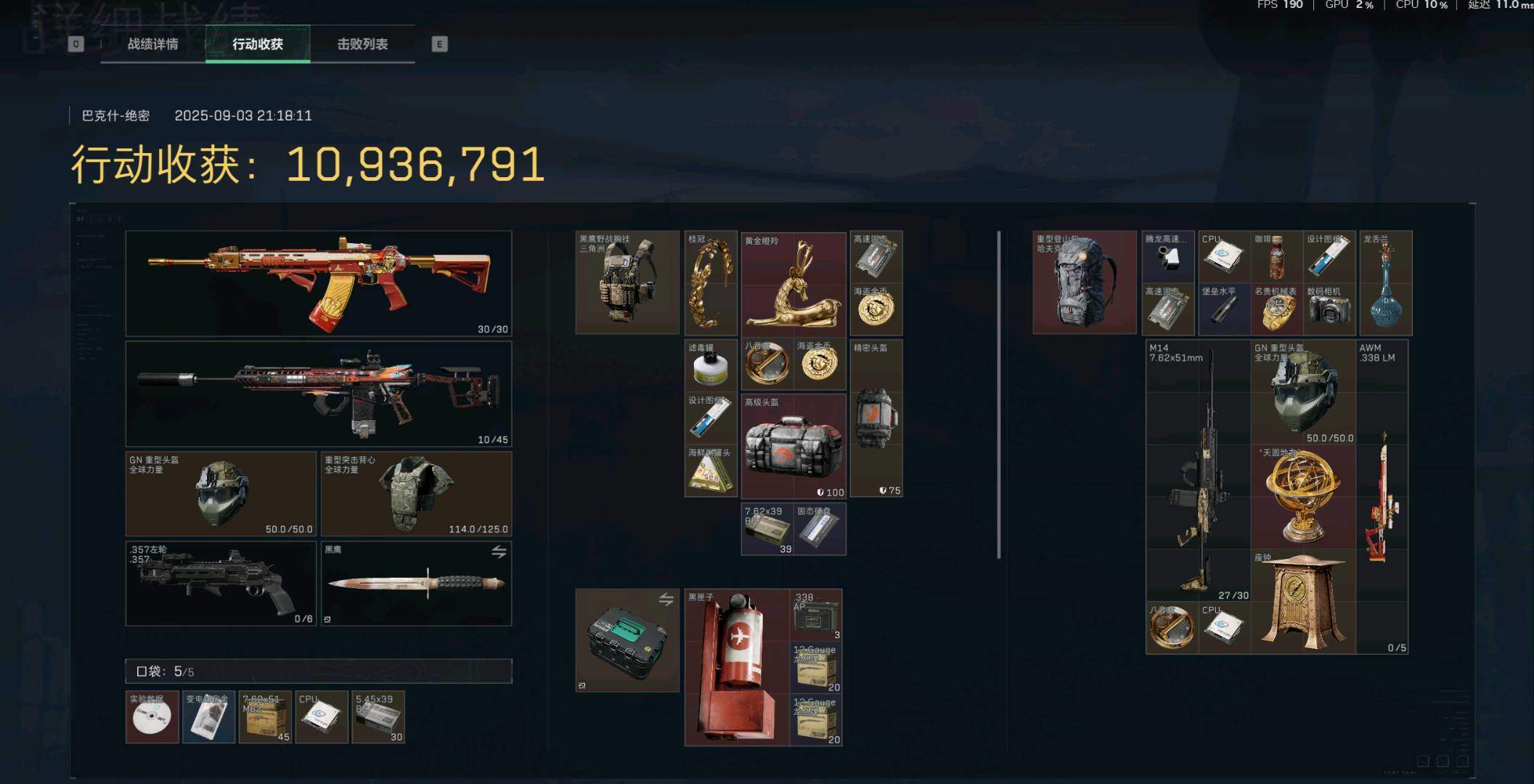Select the 黑匣子 black box item
The width and height of the screenshot is (1534, 784).
737,667
